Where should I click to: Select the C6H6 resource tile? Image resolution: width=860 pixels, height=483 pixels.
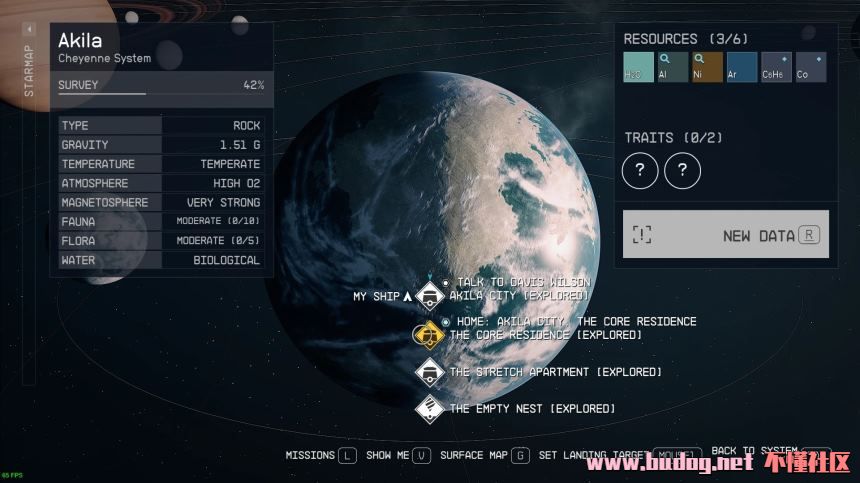(x=776, y=68)
